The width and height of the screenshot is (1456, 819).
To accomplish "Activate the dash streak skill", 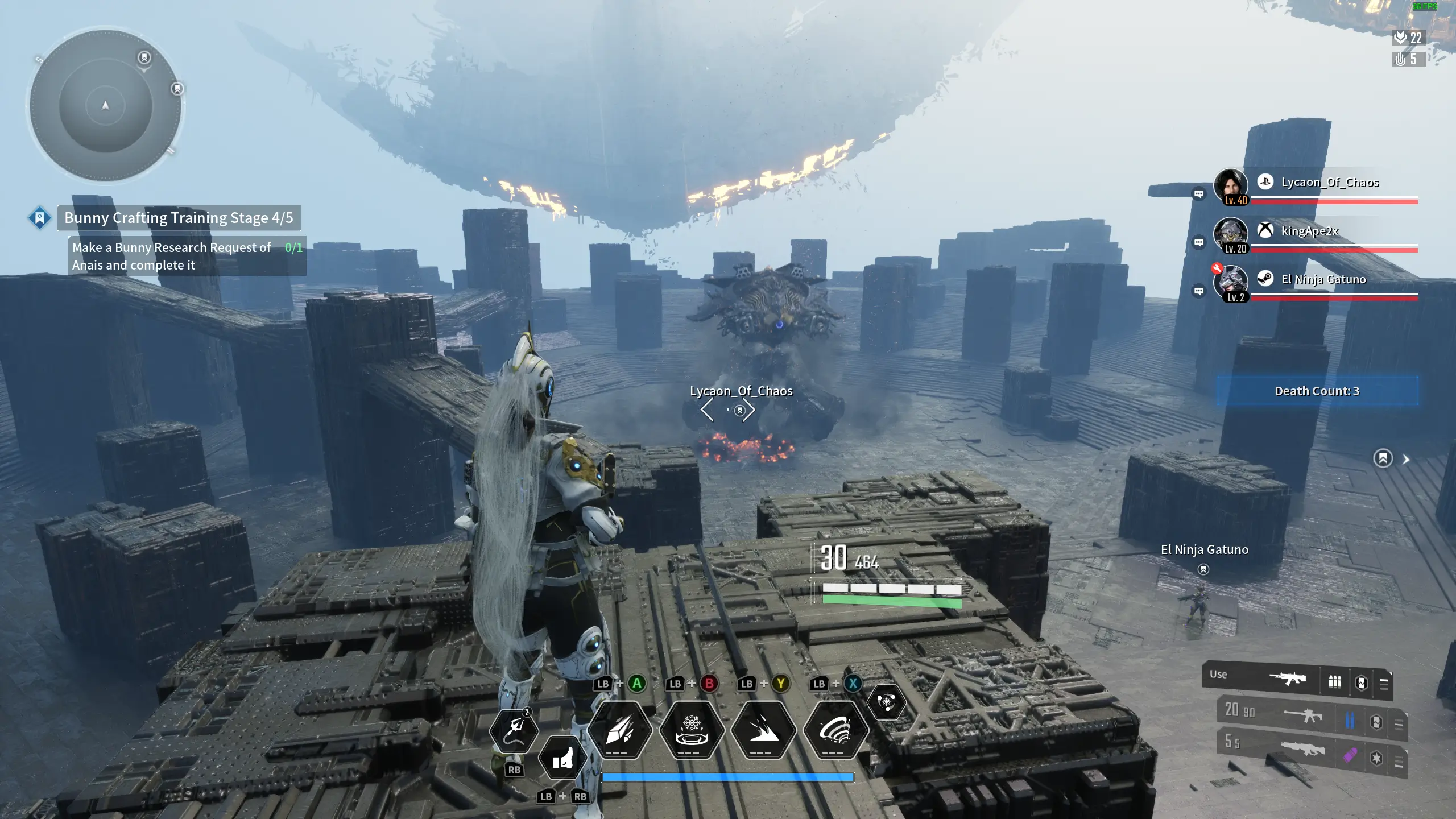I will click(763, 730).
